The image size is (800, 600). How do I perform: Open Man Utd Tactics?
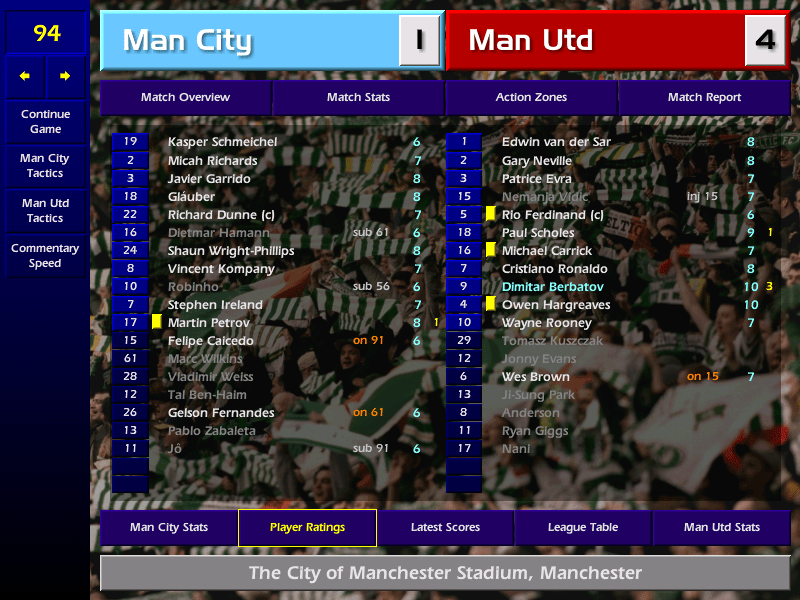[45, 211]
